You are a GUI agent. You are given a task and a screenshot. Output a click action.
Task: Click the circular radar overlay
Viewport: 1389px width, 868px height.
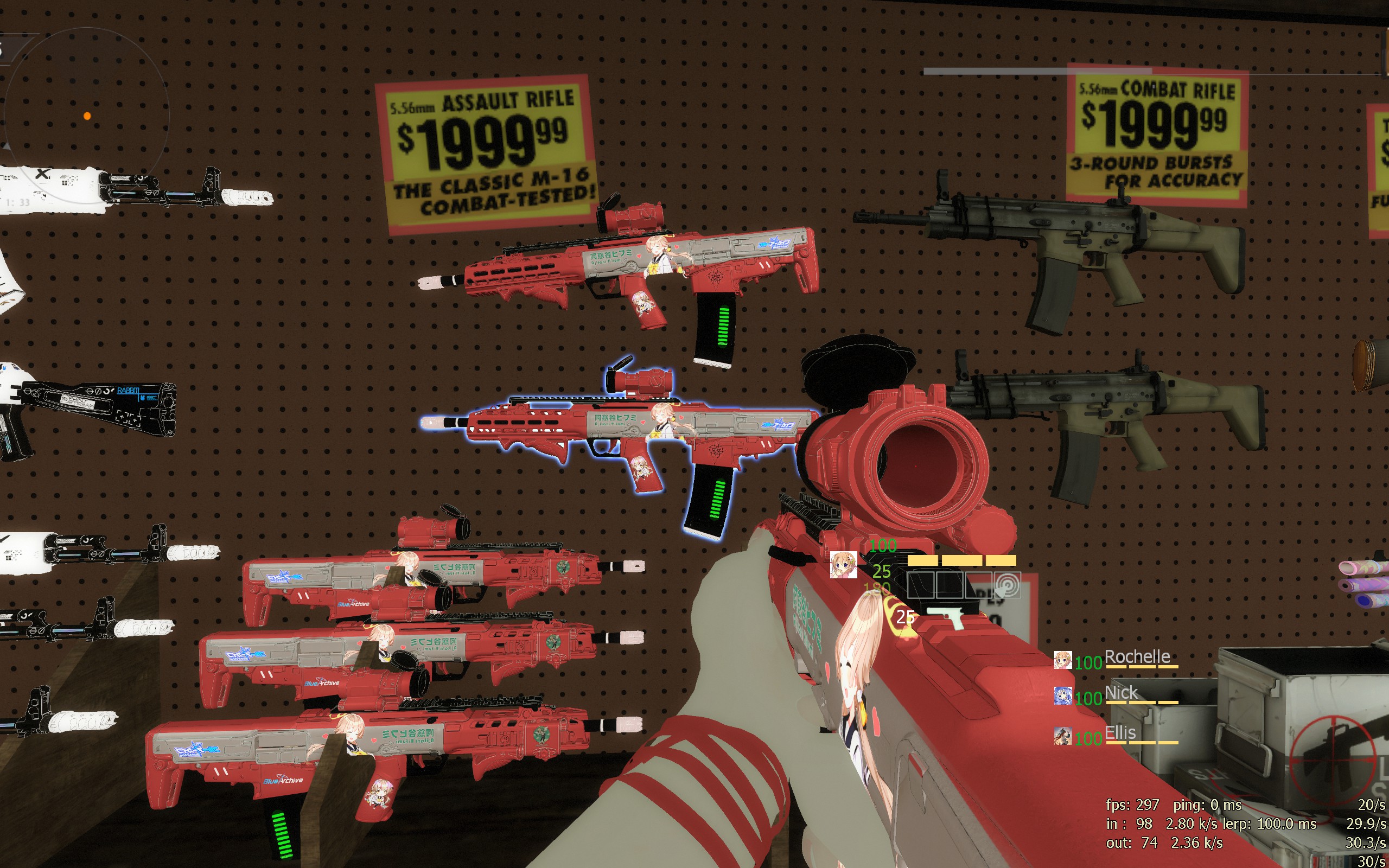tap(87, 116)
